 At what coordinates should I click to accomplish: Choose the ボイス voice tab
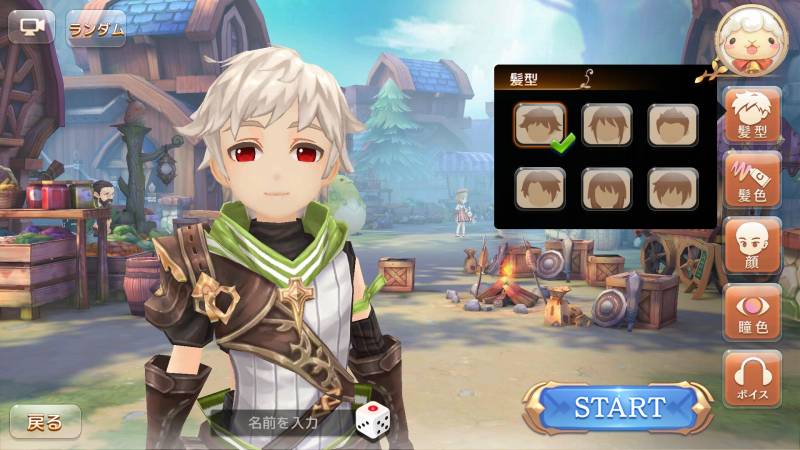[x=752, y=376]
